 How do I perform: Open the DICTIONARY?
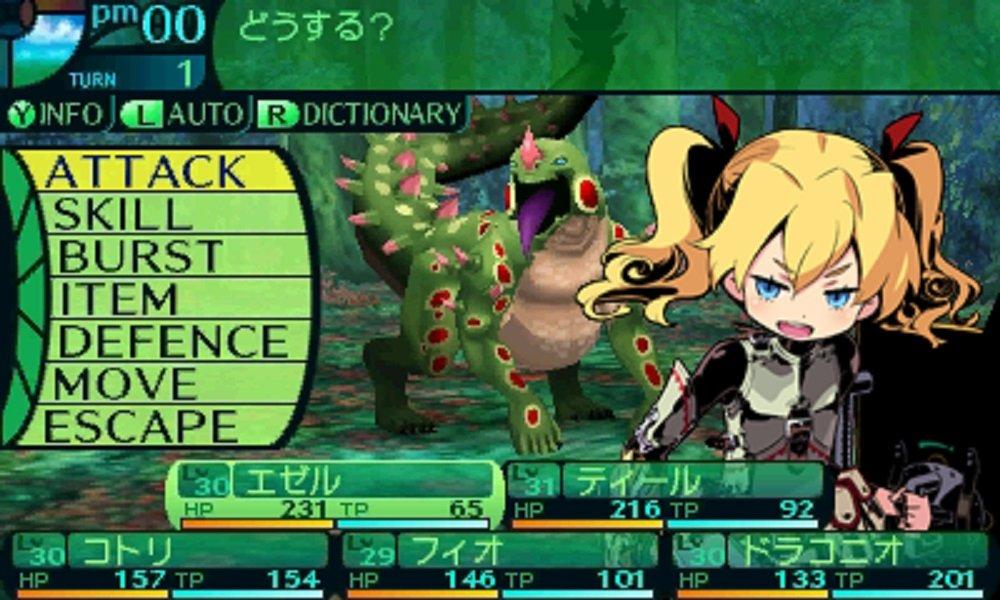tap(362, 114)
